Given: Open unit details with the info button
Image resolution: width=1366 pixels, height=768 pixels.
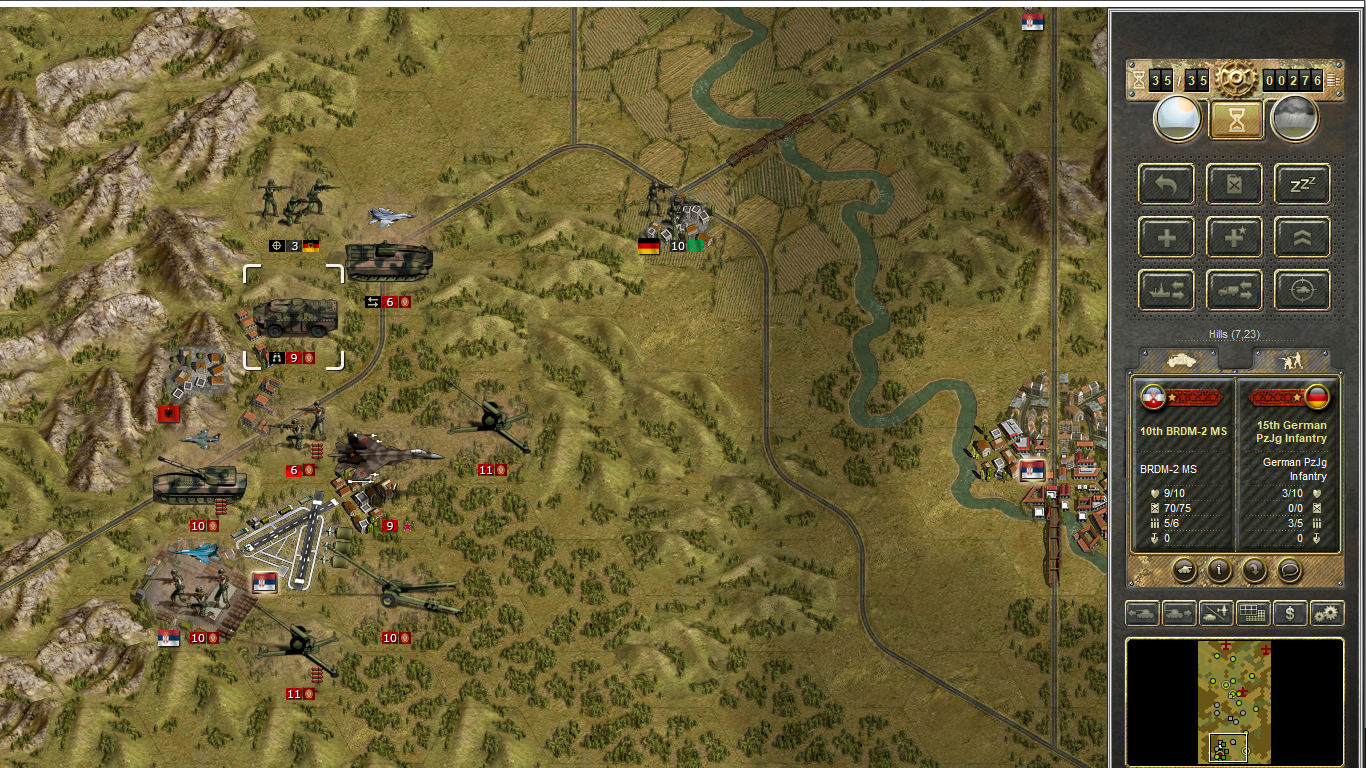Looking at the screenshot, I should pyautogui.click(x=1219, y=570).
